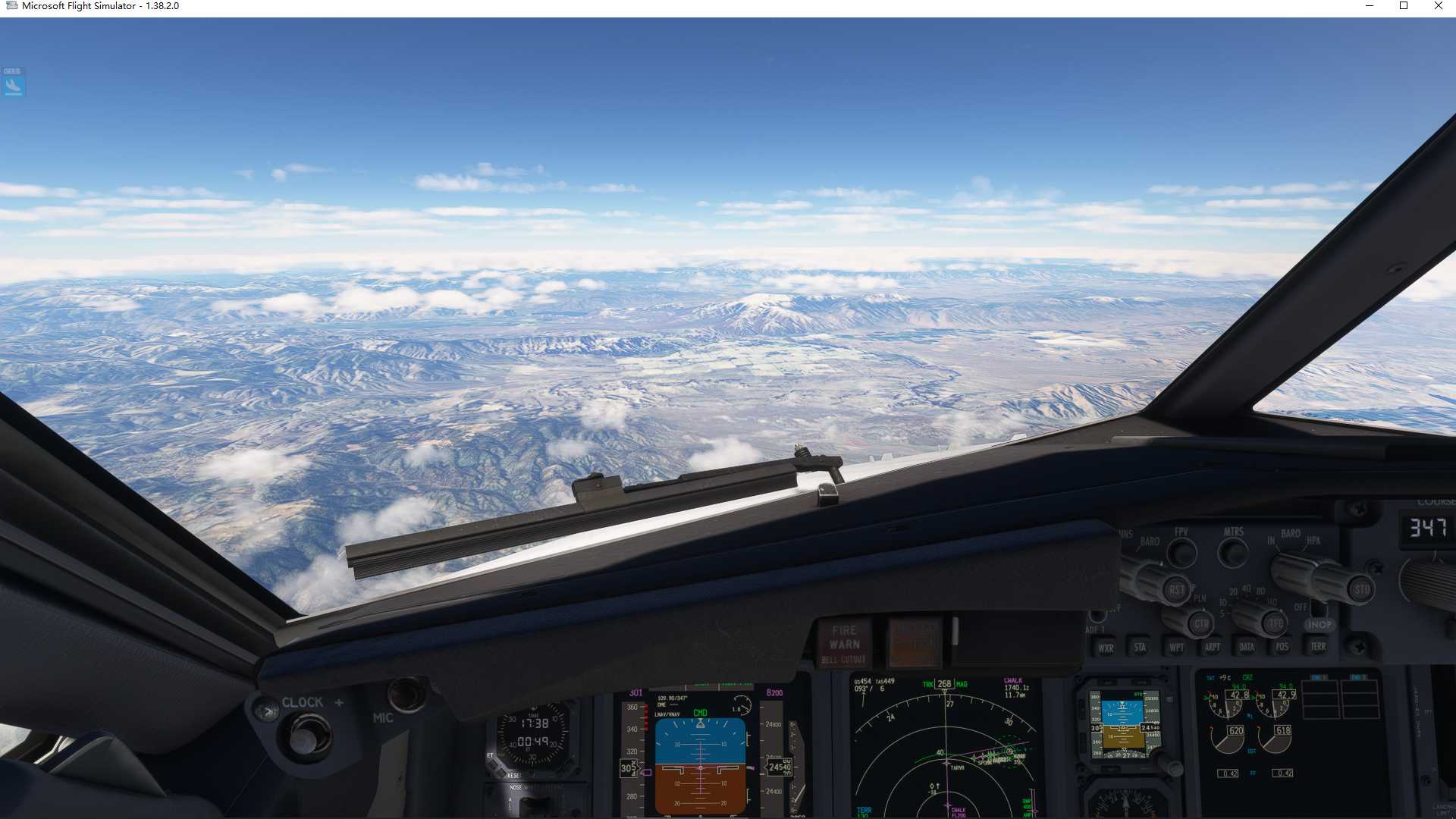Screen dimensions: 1456x819
Task: Click the GEES overlay icon in top-left corner
Action: [x=13, y=83]
